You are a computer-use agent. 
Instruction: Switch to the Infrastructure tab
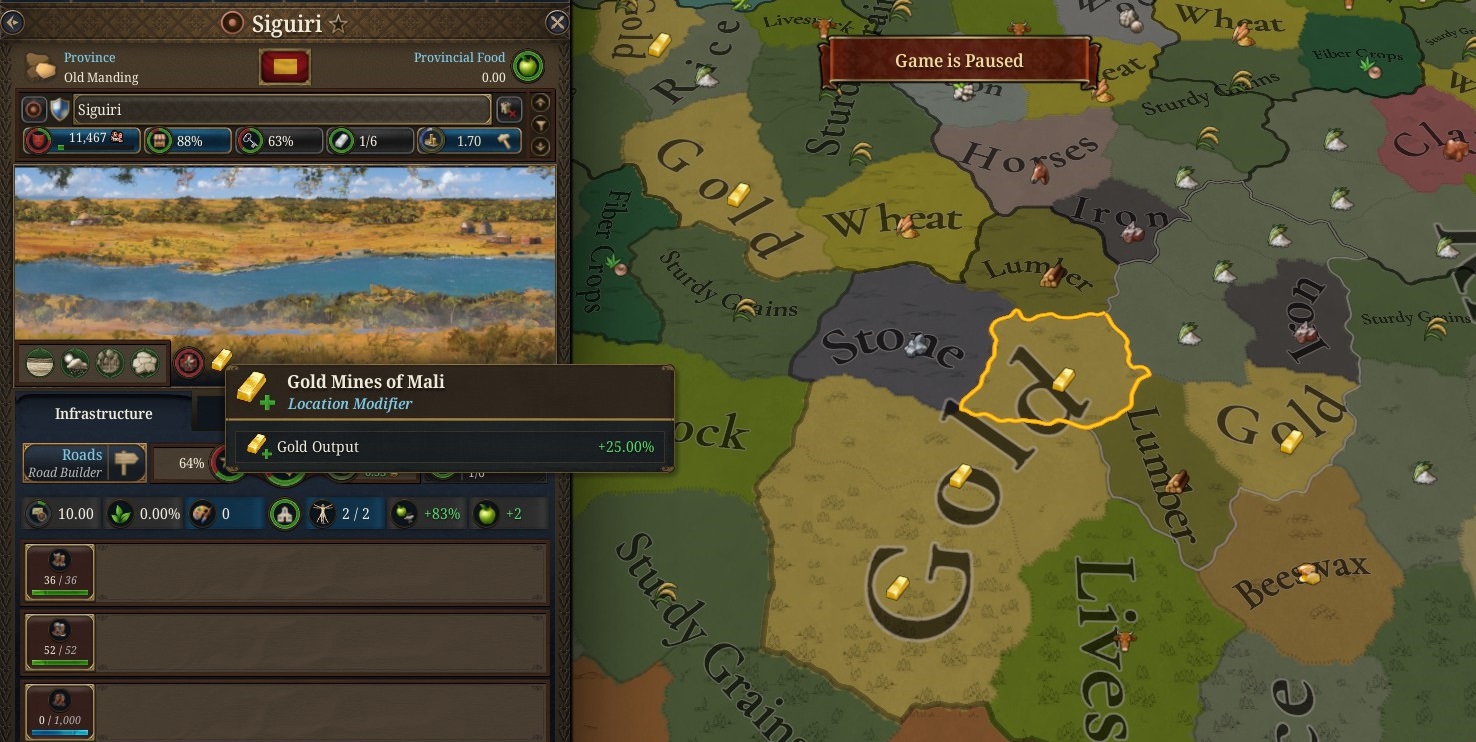(x=103, y=413)
